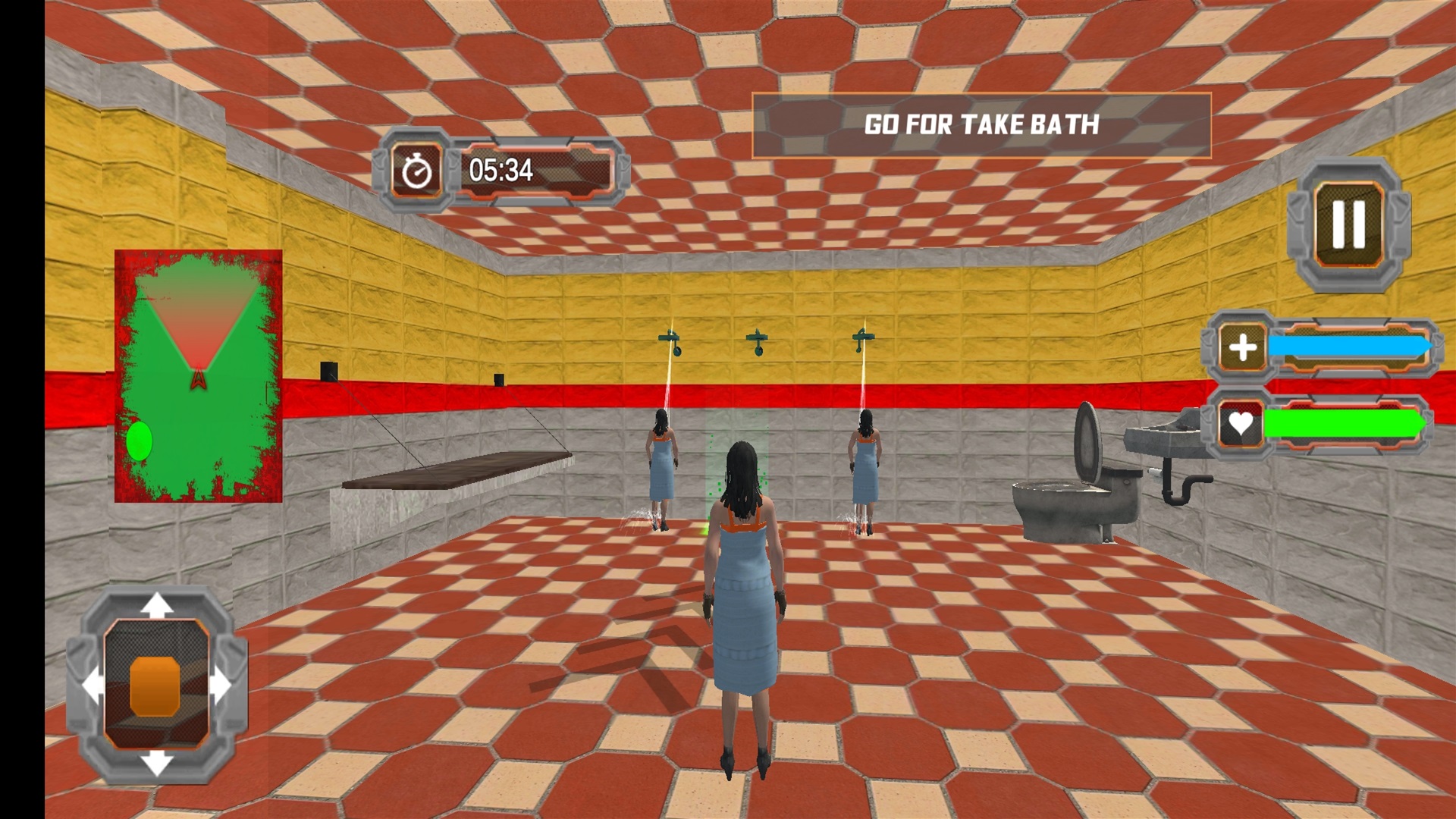The height and width of the screenshot is (819, 1456).
Task: Tap the timer display showing 05:34
Action: [x=503, y=171]
